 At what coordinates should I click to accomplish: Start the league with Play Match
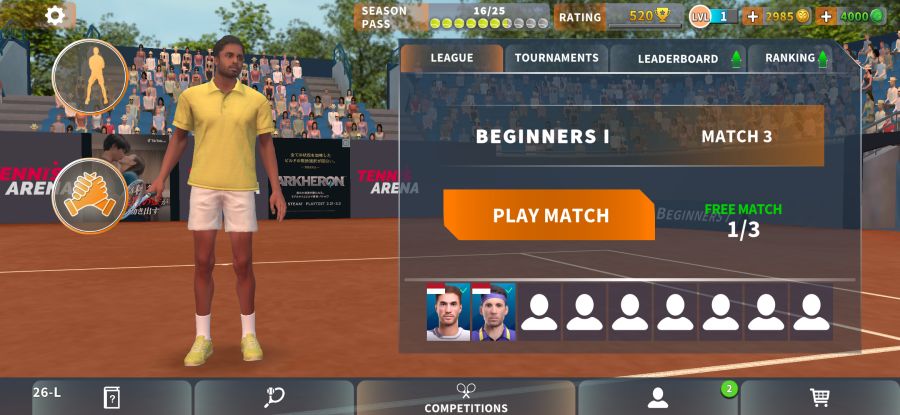tap(549, 215)
